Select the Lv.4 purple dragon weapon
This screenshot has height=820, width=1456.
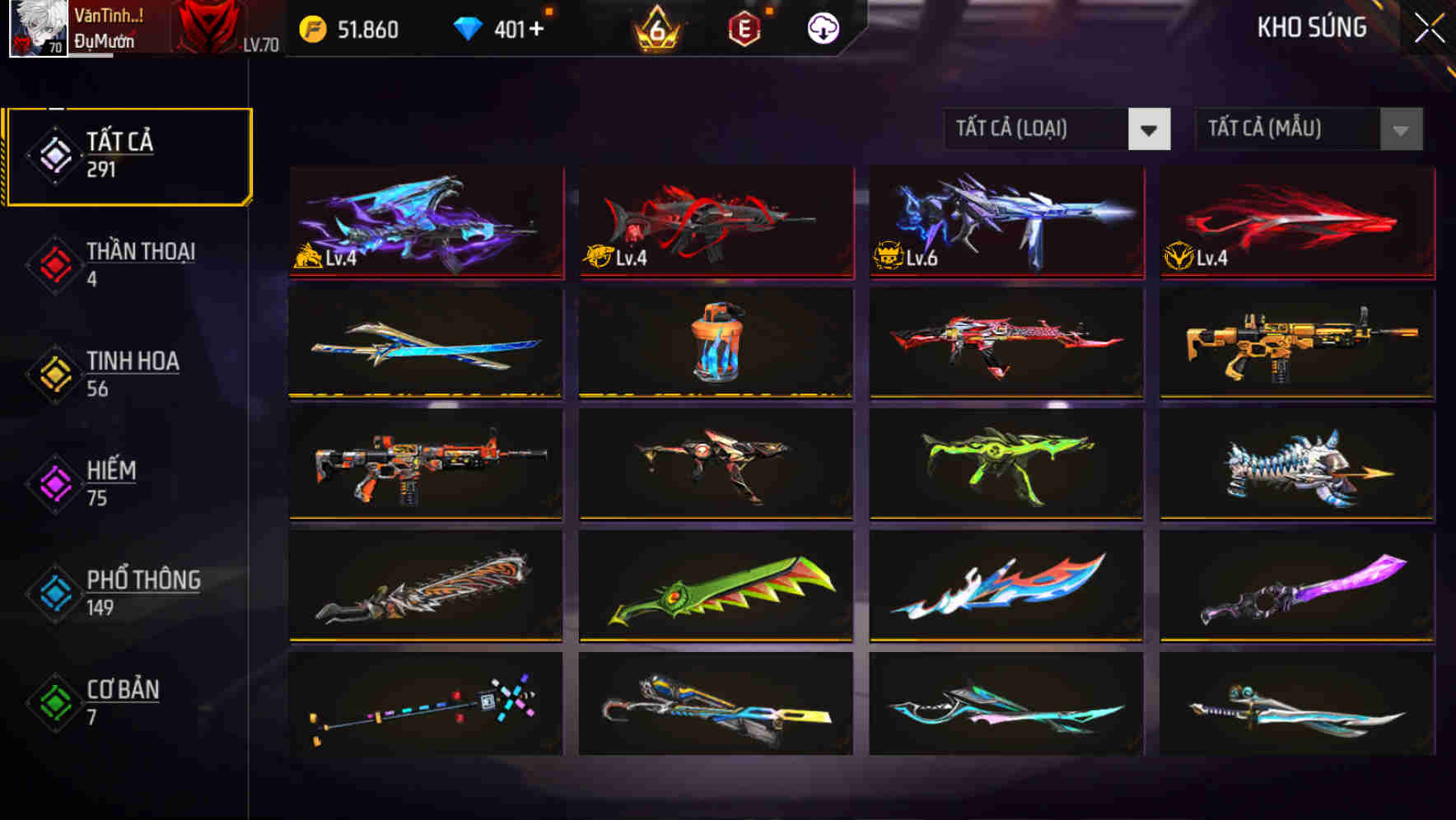point(425,224)
